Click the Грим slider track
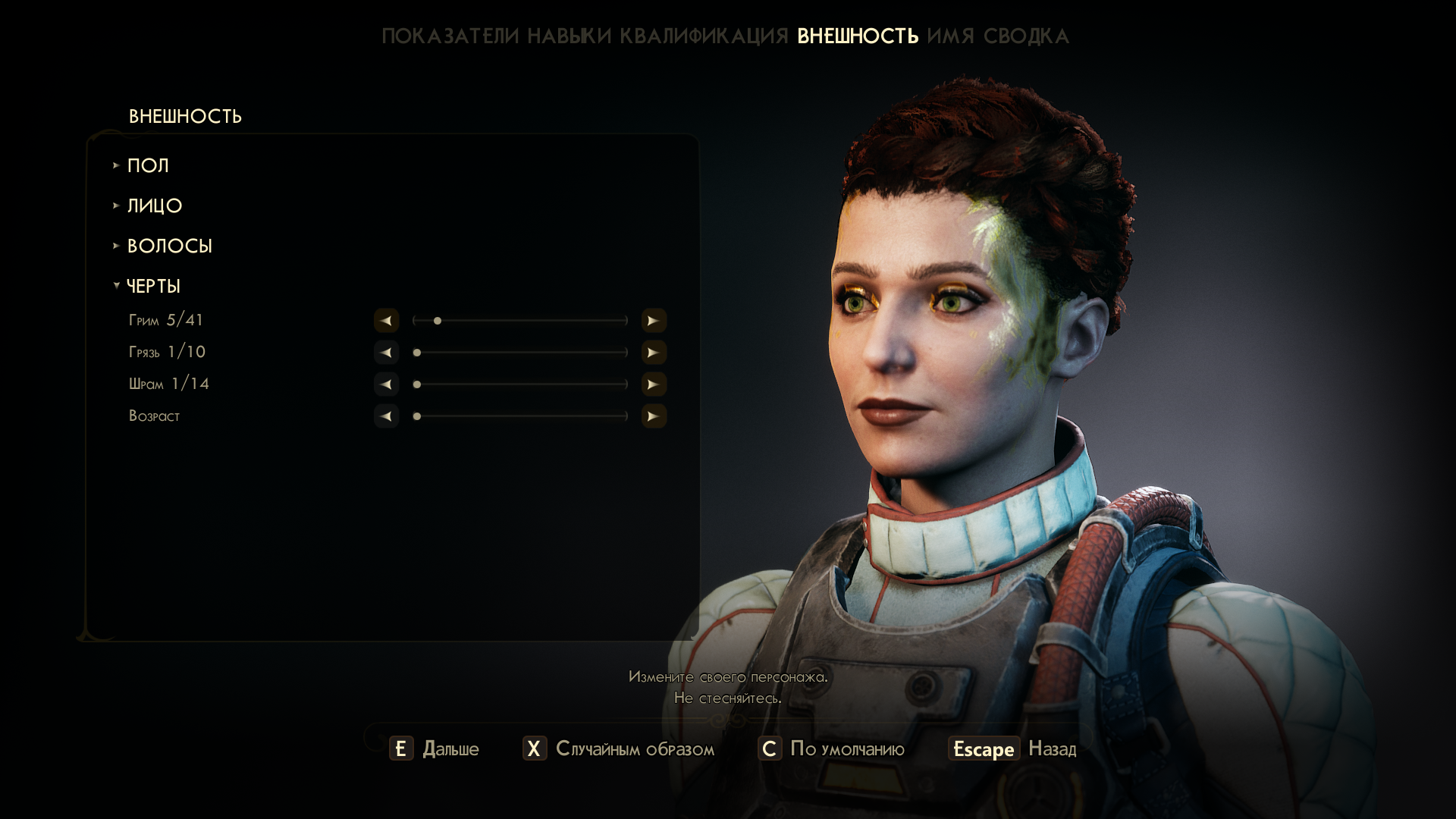Viewport: 1456px width, 819px height. 520,321
